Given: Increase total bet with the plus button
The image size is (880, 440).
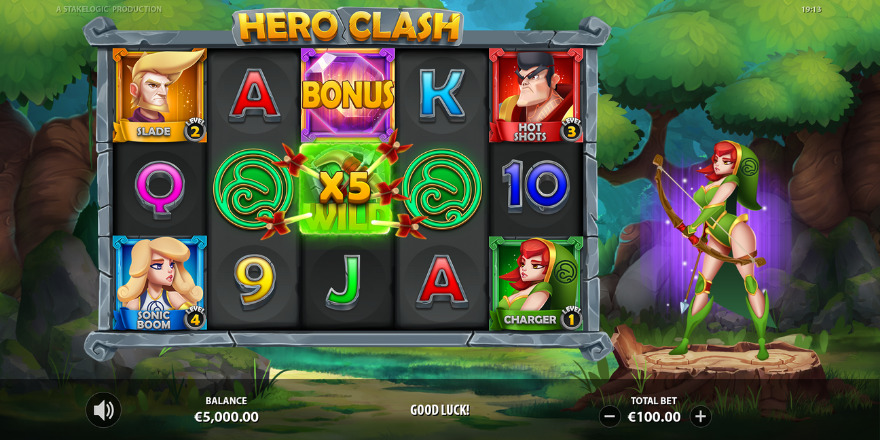Looking at the screenshot, I should 700,416.
